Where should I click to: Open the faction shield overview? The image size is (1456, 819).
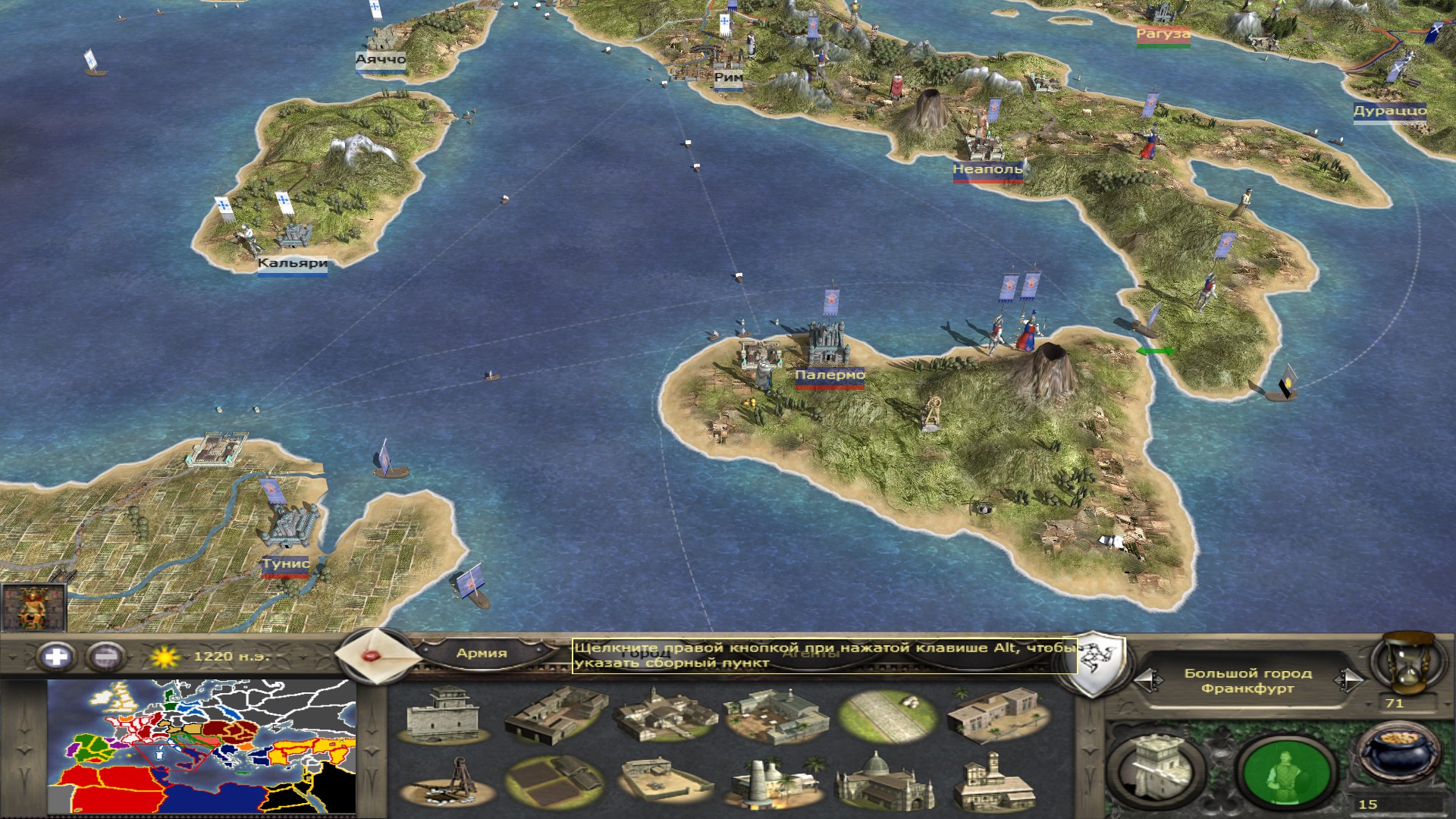coord(1093,664)
